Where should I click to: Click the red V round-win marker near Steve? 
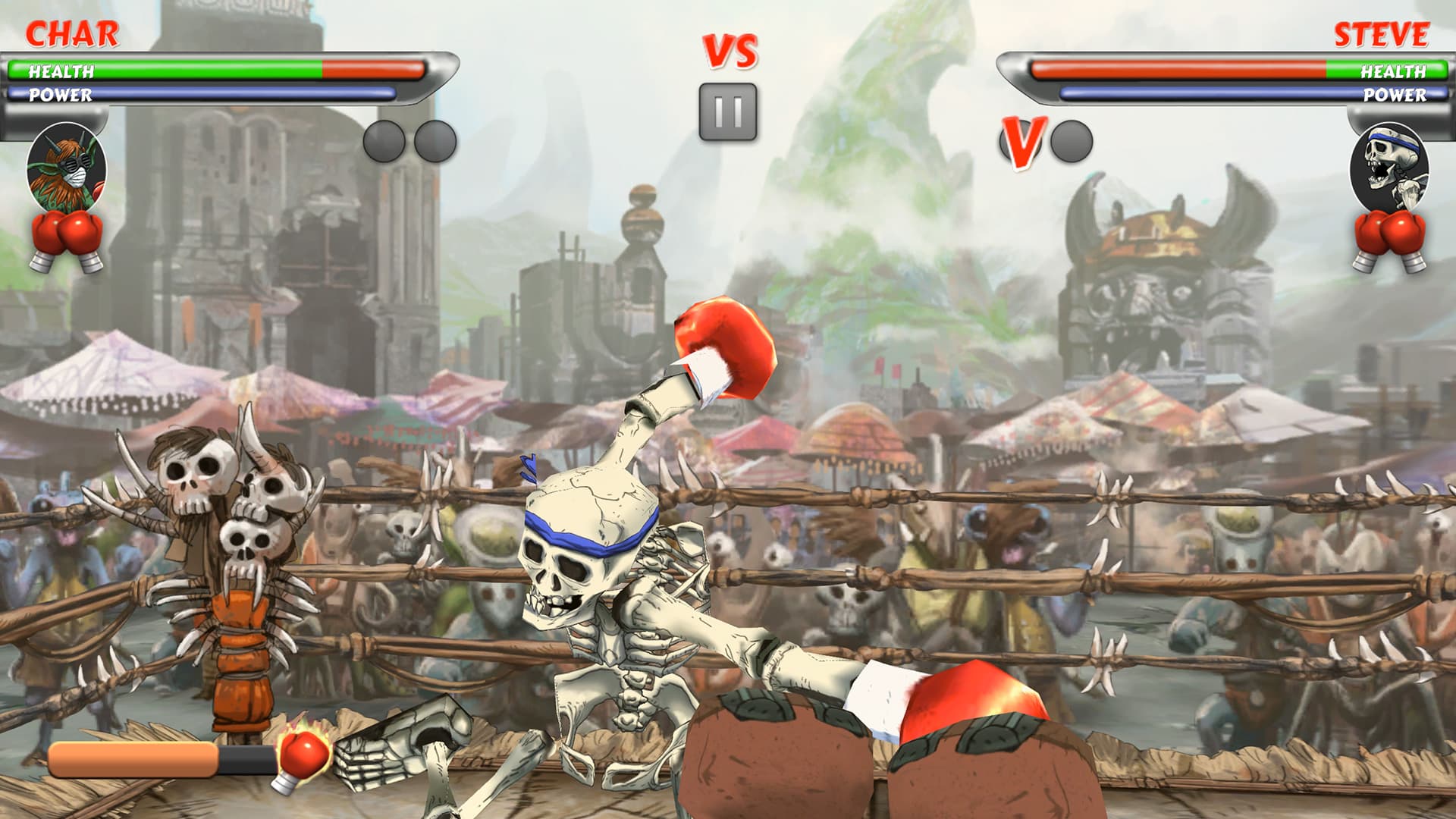click(x=1025, y=141)
